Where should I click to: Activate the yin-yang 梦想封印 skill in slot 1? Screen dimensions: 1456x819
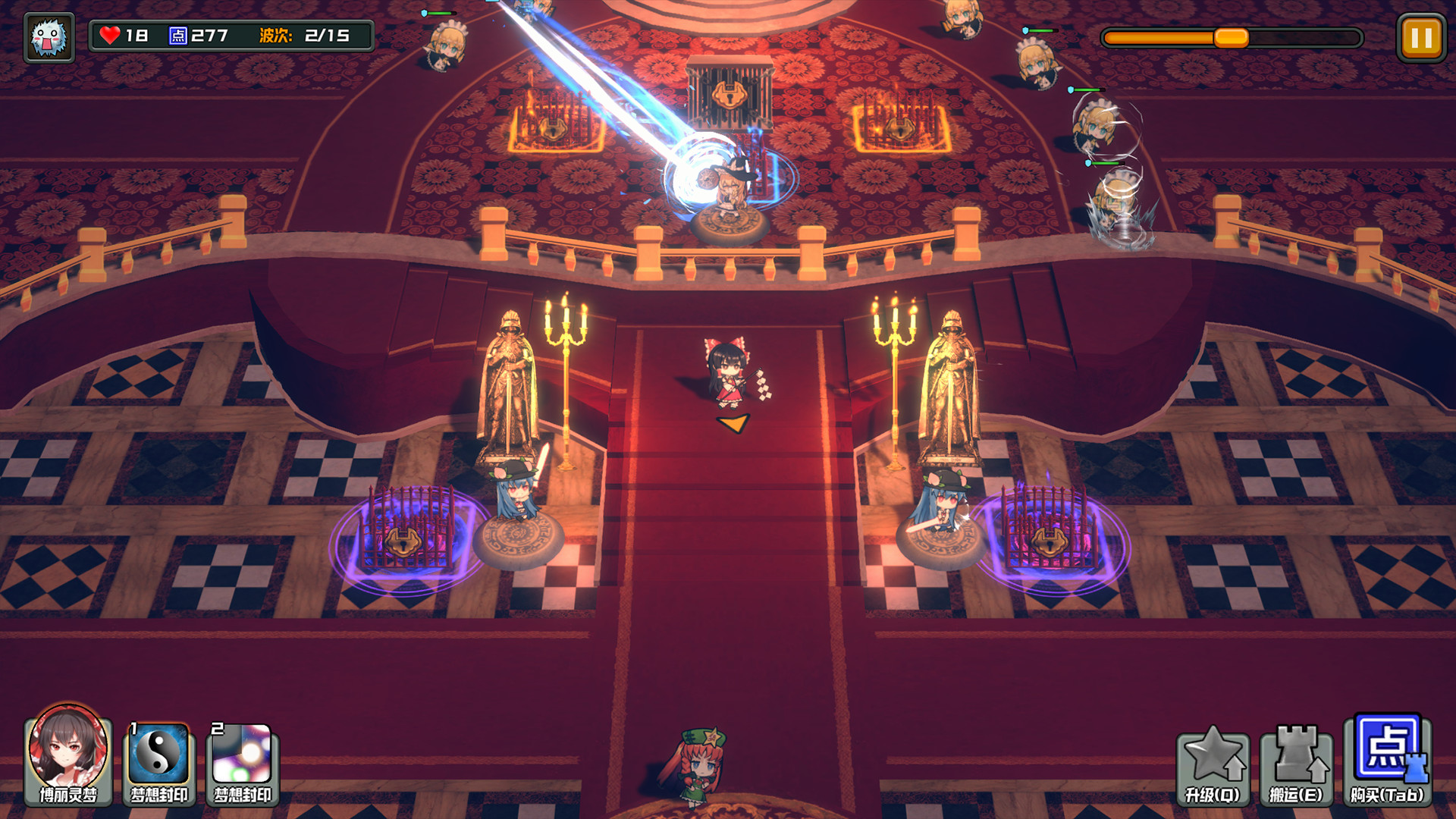(x=160, y=763)
